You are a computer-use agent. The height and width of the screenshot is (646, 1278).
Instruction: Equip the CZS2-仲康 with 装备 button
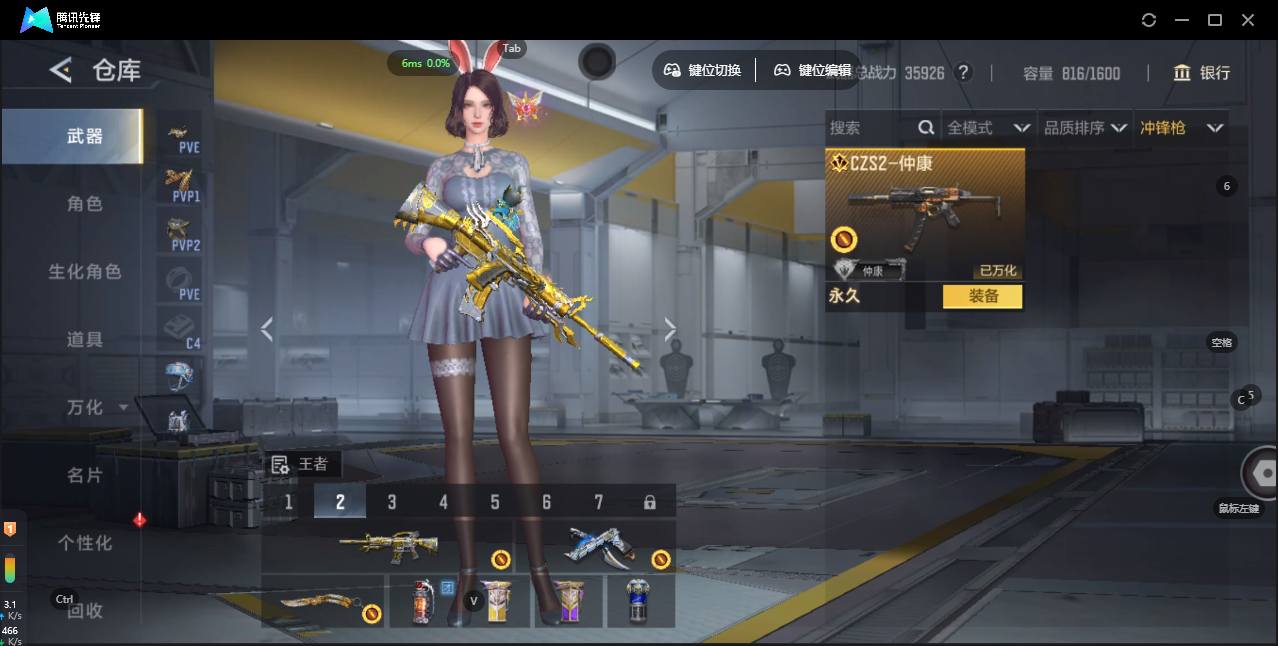[982, 296]
